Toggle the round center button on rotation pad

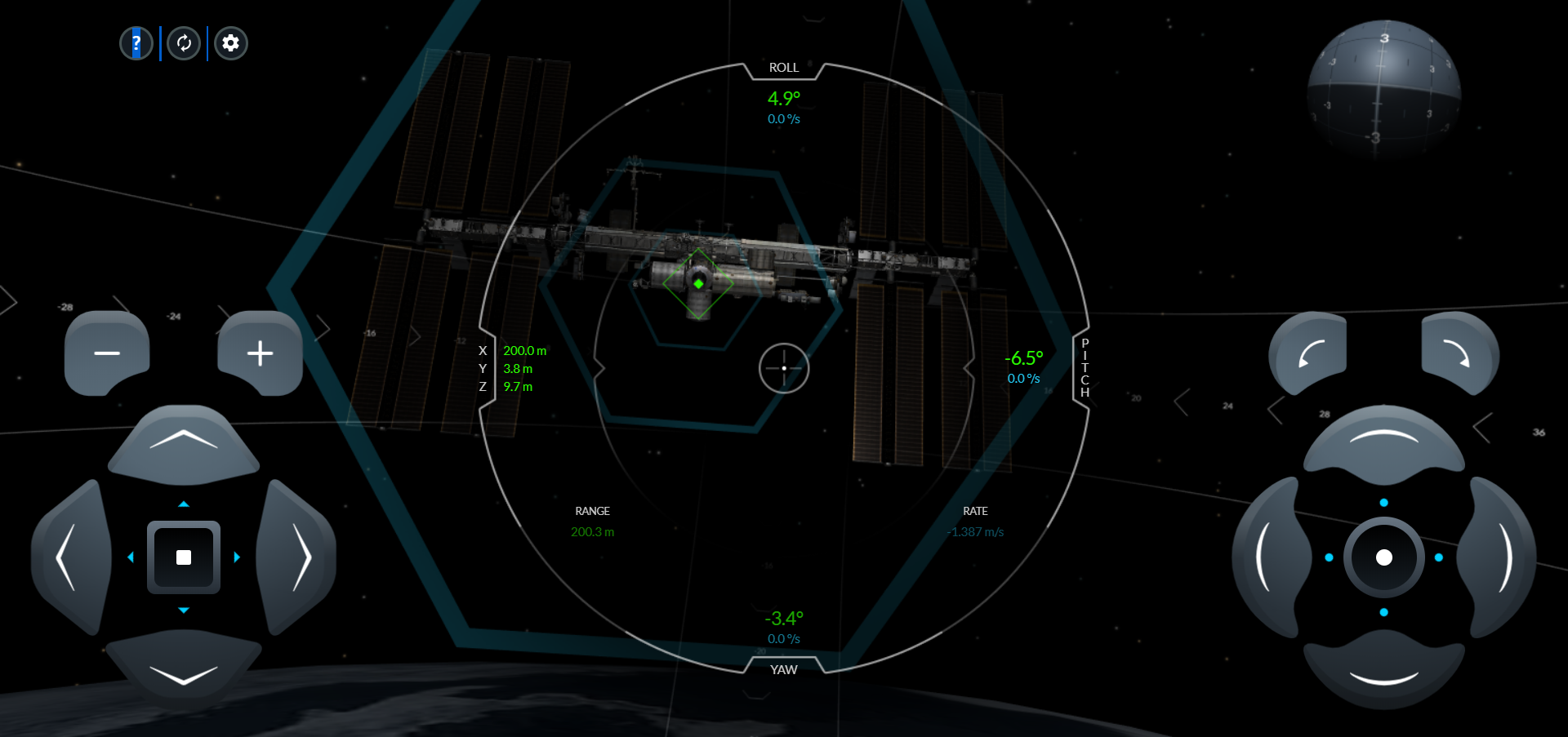tap(1383, 557)
